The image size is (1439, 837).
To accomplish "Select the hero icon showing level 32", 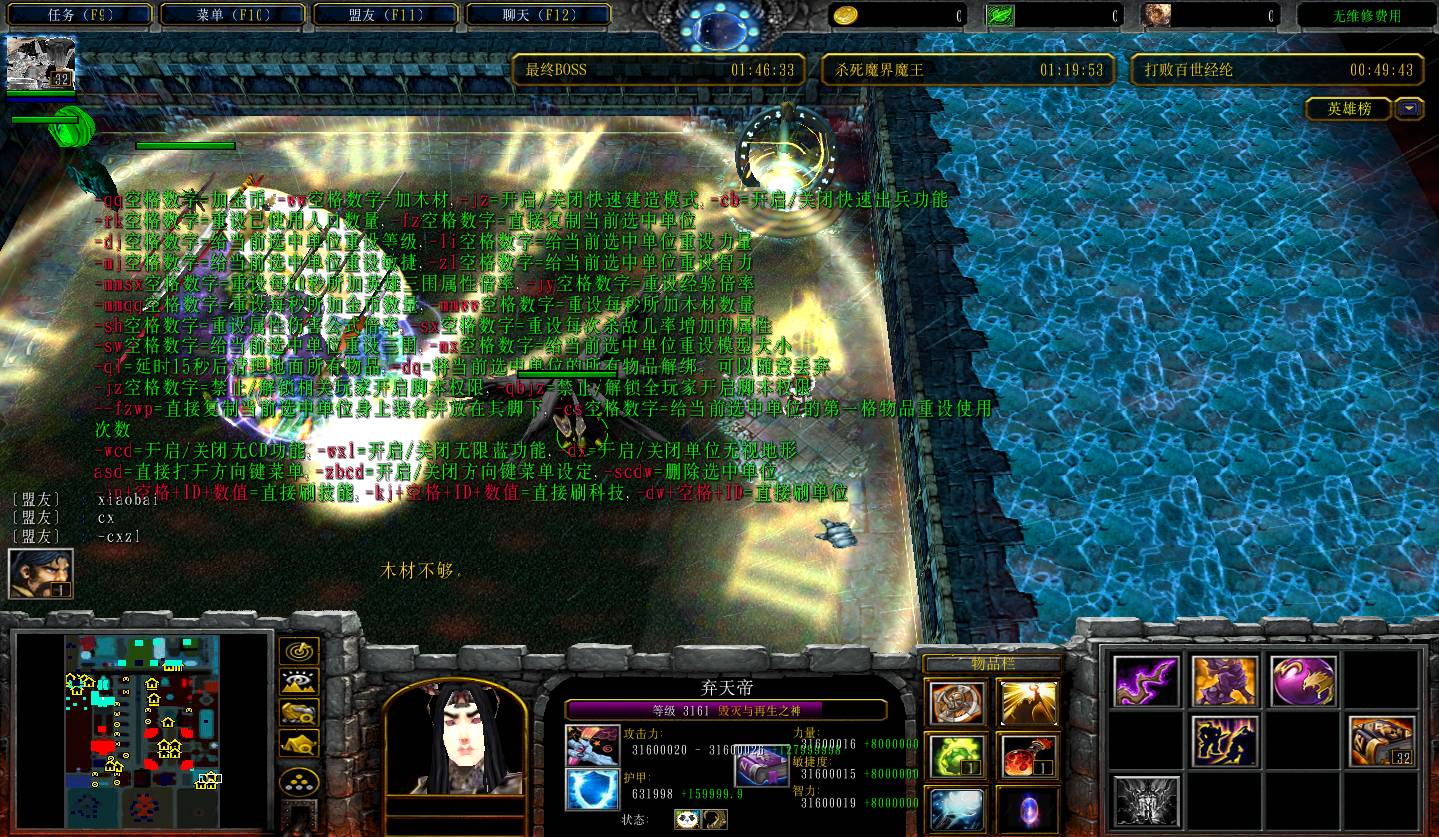I will [41, 63].
